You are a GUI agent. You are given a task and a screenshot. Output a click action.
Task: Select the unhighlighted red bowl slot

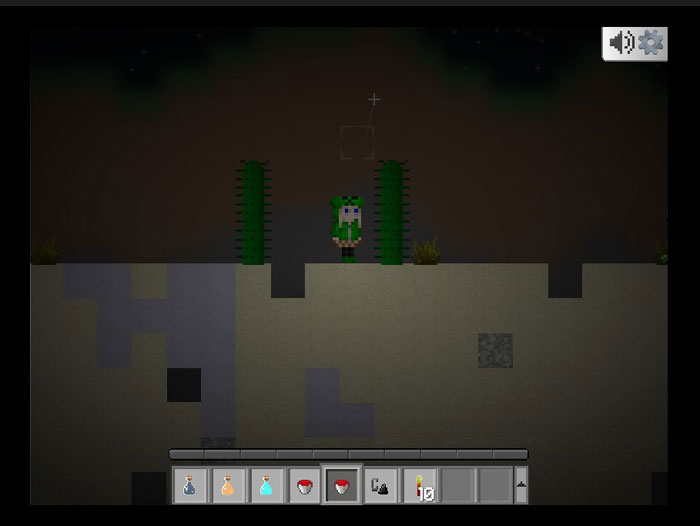click(303, 486)
